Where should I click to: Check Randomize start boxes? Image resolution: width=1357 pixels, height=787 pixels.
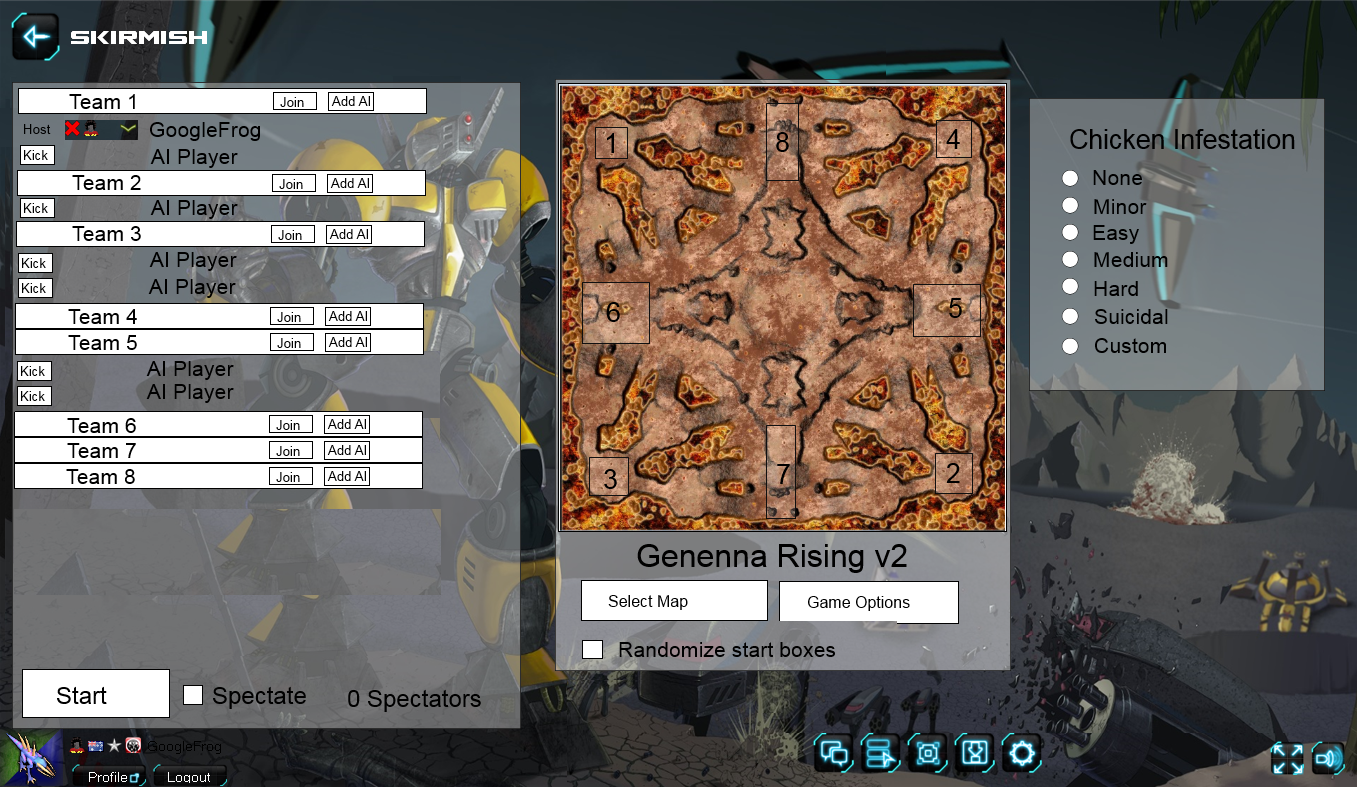(x=592, y=649)
